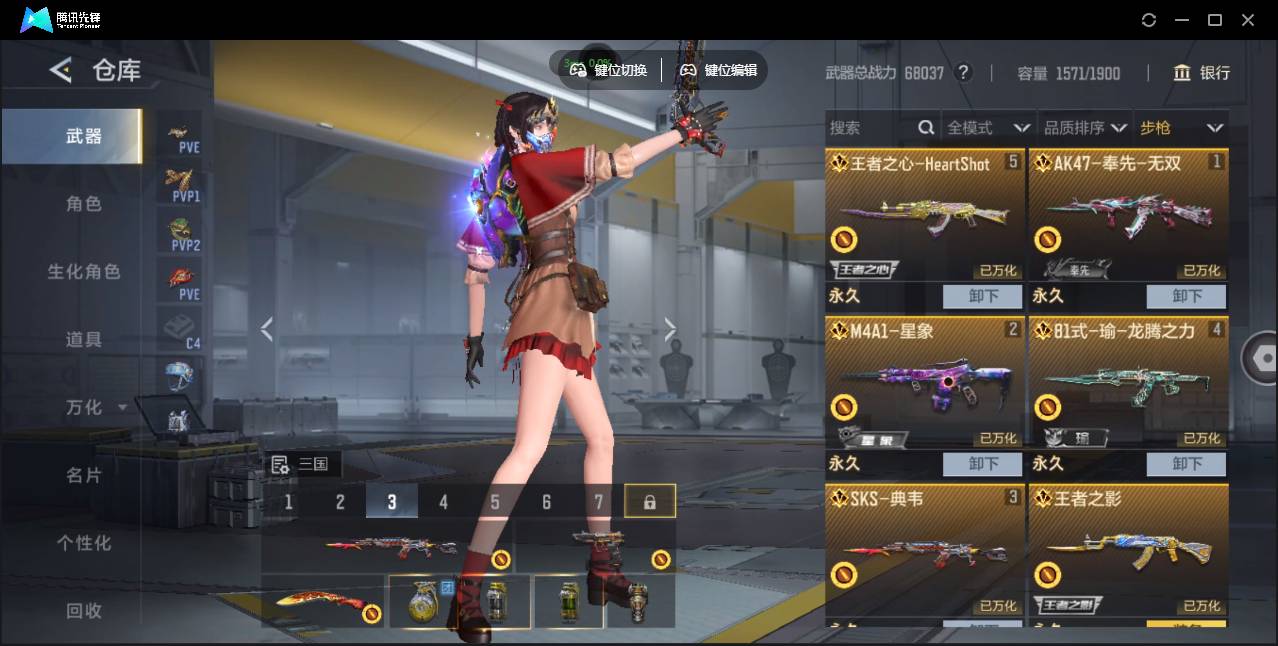Viewport: 1278px width, 646px height.
Task: Open the 银行 bank
Action: click(x=1202, y=73)
